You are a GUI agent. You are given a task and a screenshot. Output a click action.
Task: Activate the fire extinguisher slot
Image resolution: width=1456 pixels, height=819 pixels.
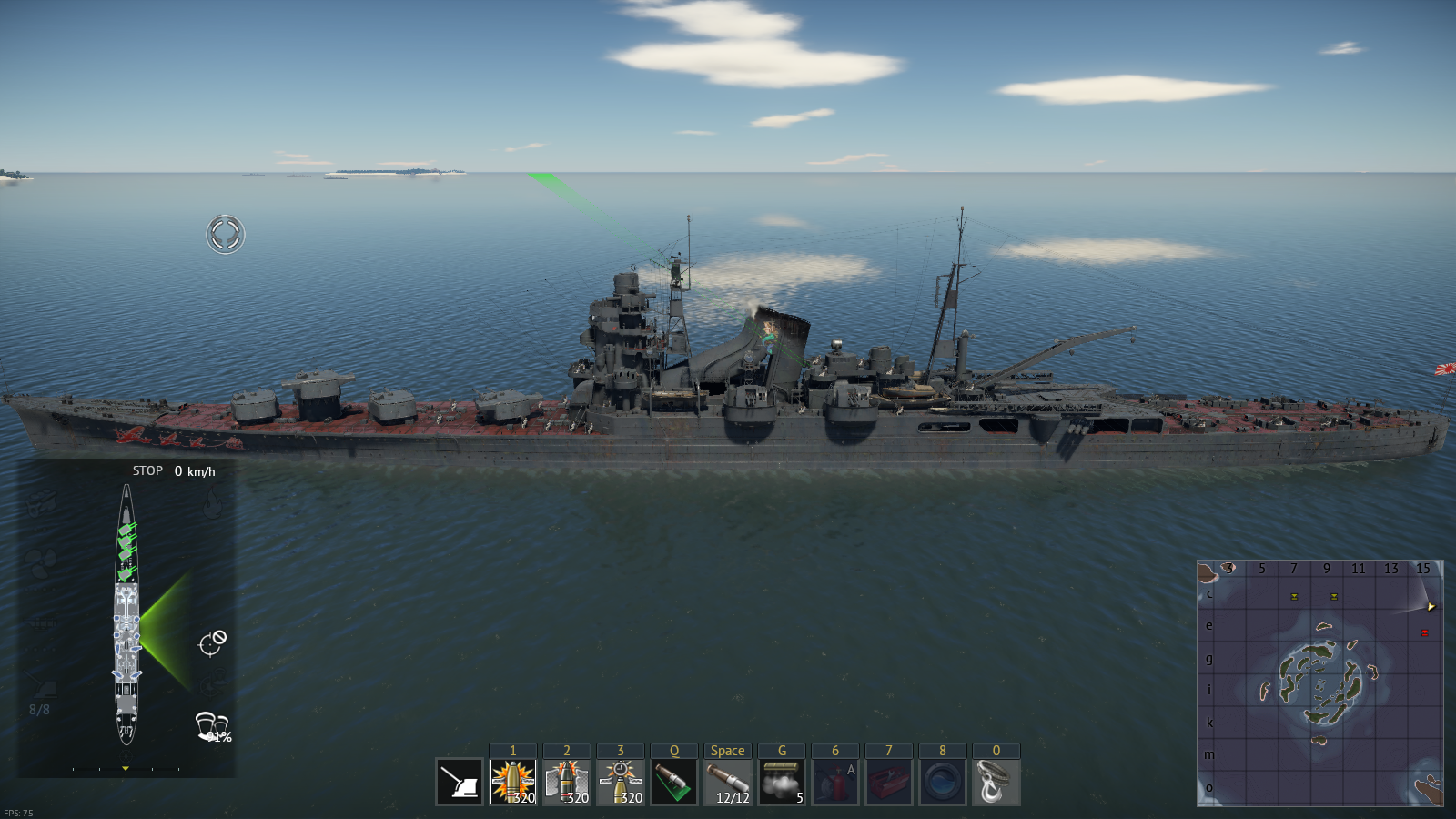pyautogui.click(x=835, y=782)
